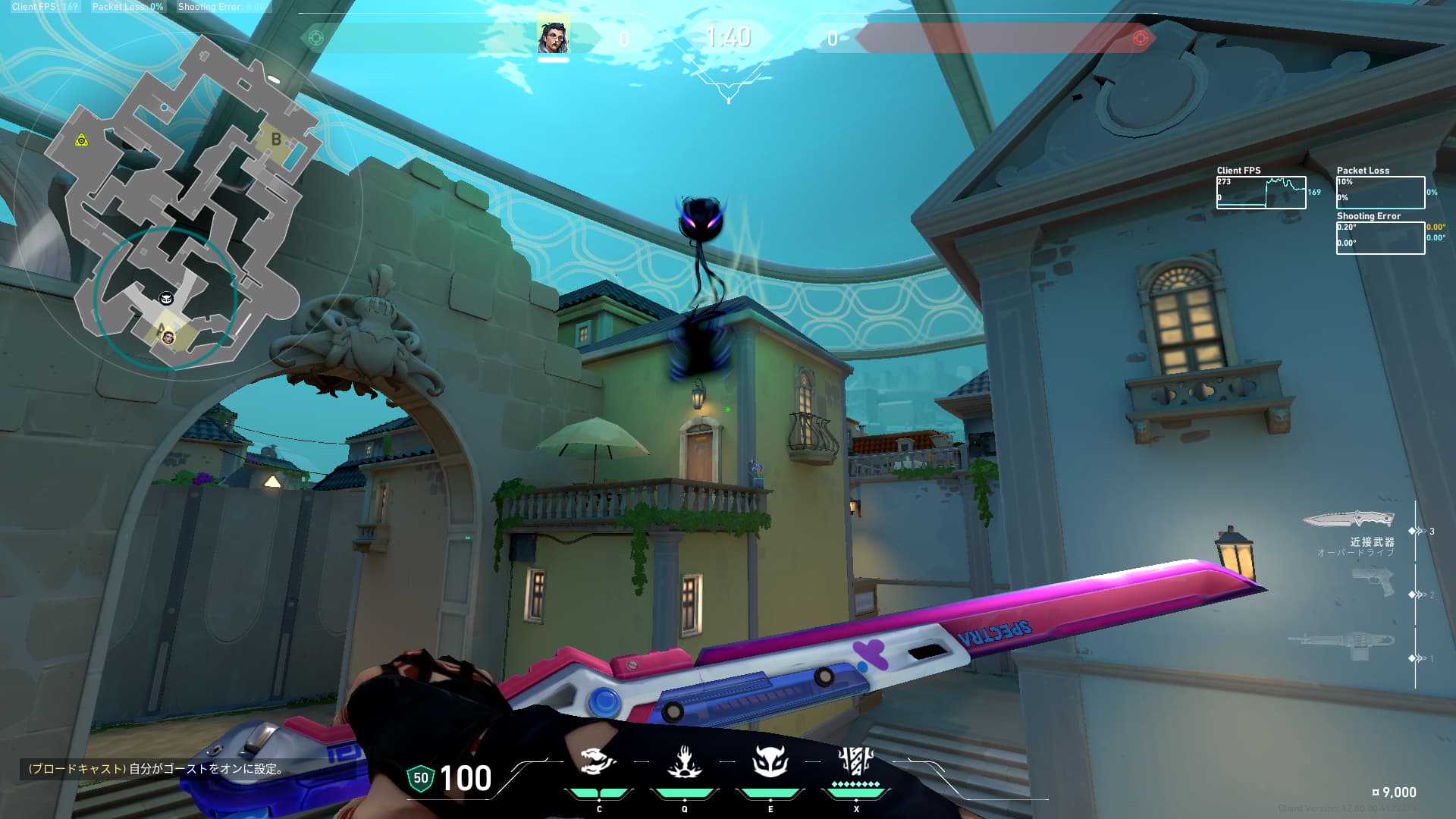Select the B site marker on minimap
This screenshot has width=1456, height=819.
tap(276, 140)
